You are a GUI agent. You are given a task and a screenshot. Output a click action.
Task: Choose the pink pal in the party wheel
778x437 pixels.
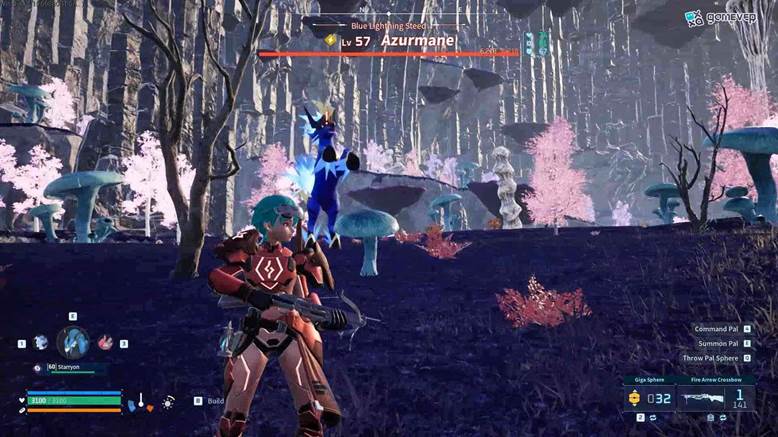click(104, 342)
